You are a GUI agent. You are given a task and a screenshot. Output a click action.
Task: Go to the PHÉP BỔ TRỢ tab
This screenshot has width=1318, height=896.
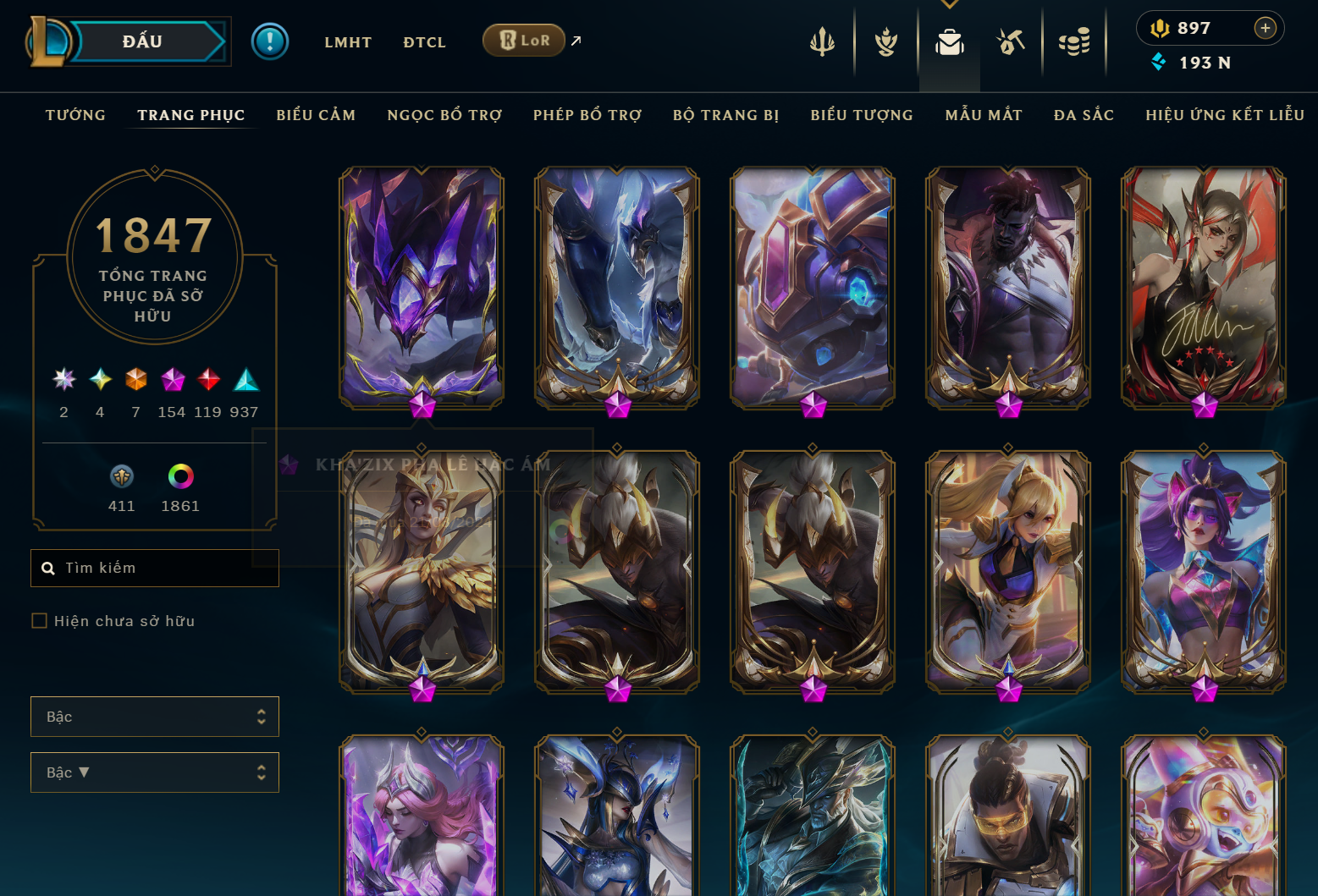(587, 115)
